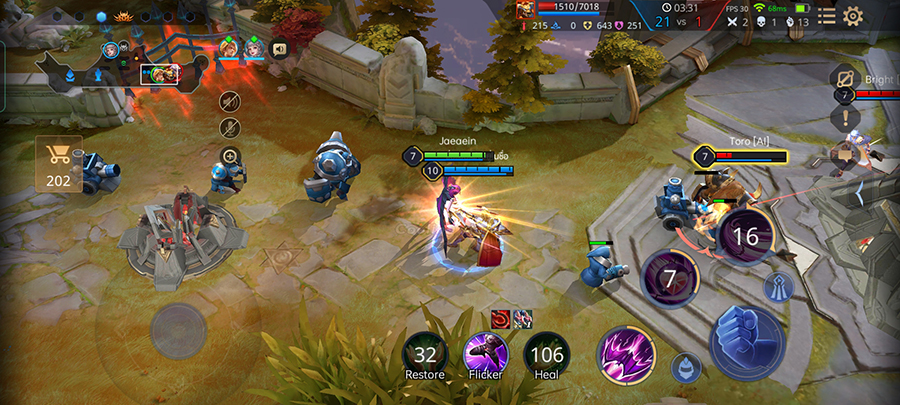Open the settings gear
The height and width of the screenshot is (405, 900).
(x=853, y=16)
